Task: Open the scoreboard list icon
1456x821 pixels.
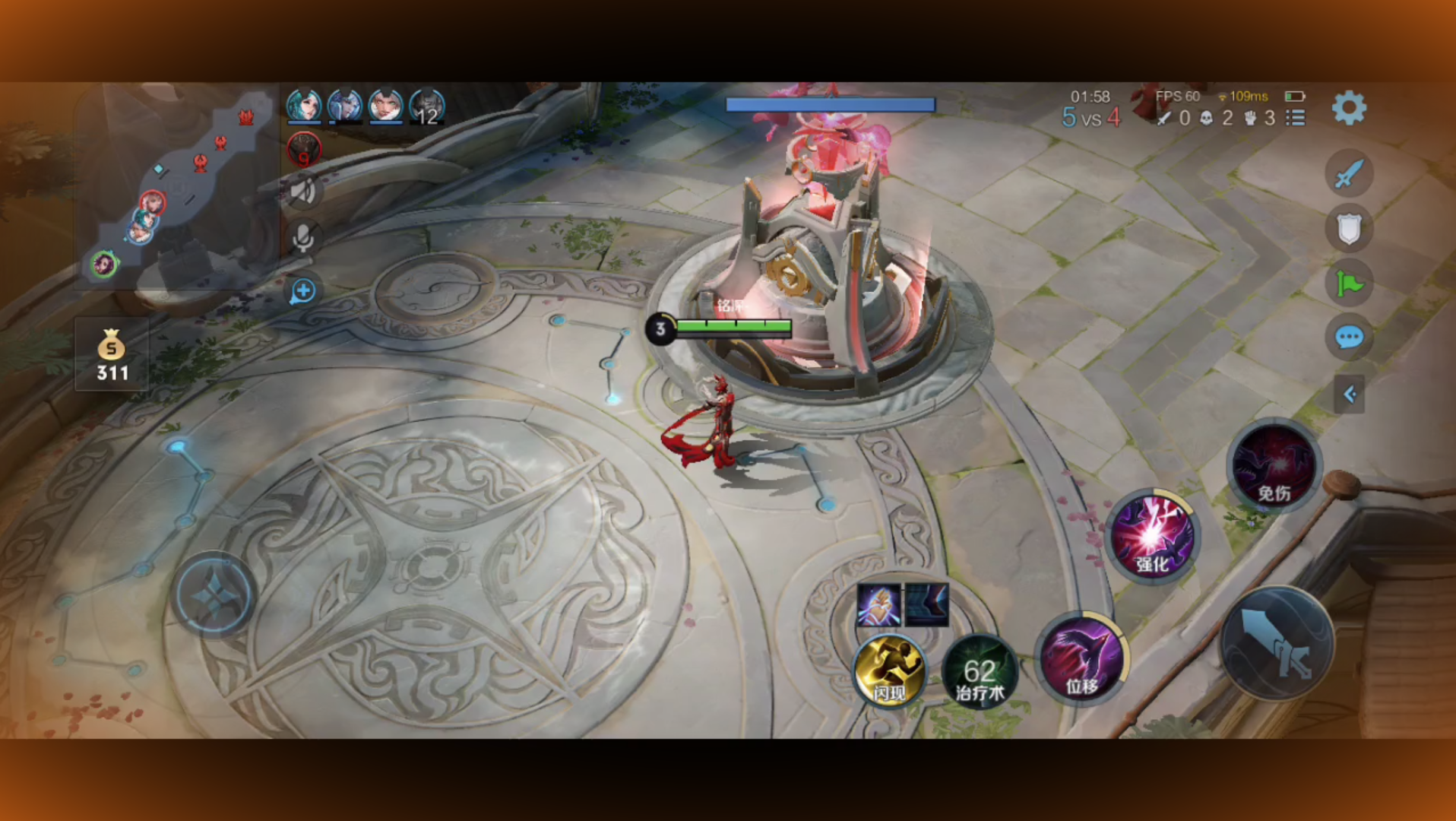Action: click(1296, 118)
